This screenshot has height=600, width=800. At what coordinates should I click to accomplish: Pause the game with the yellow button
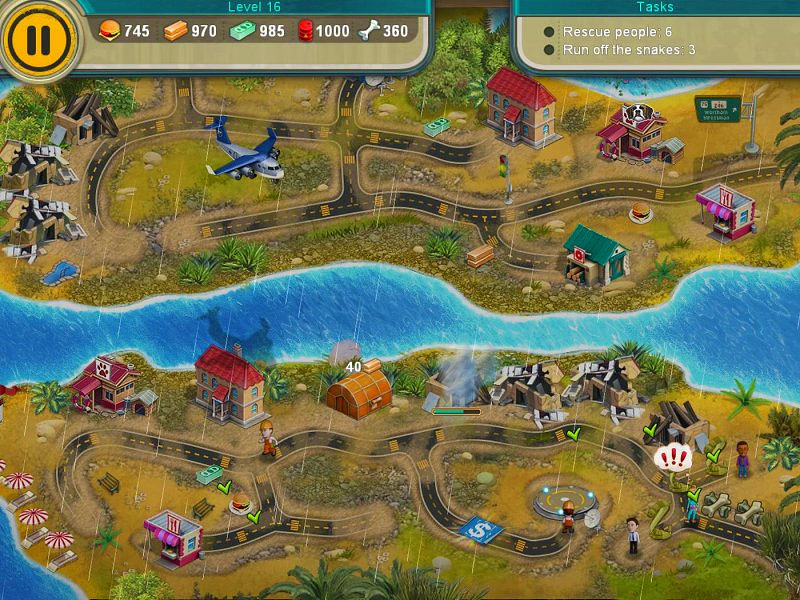[38, 38]
